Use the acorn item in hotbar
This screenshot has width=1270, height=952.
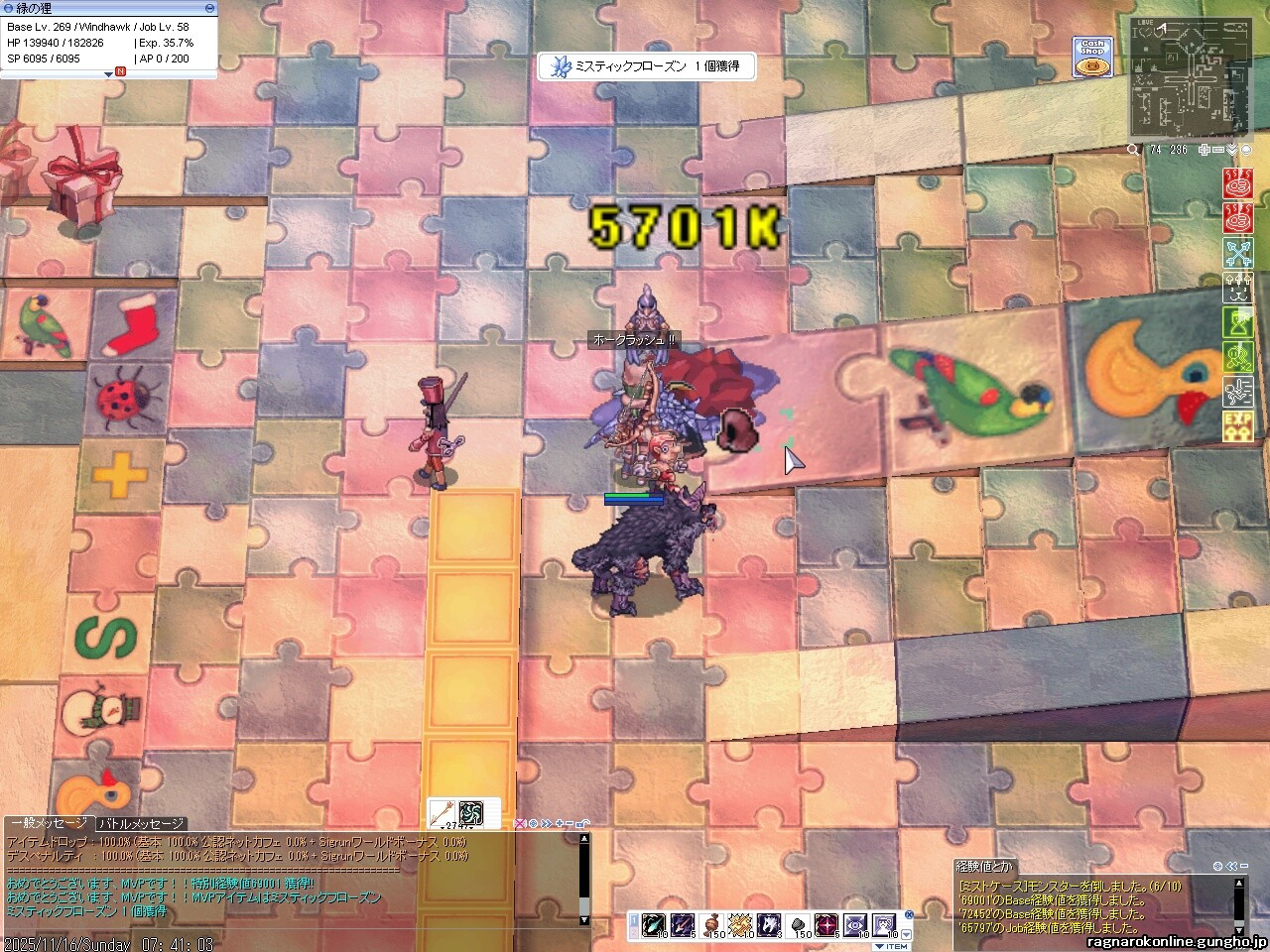712,925
